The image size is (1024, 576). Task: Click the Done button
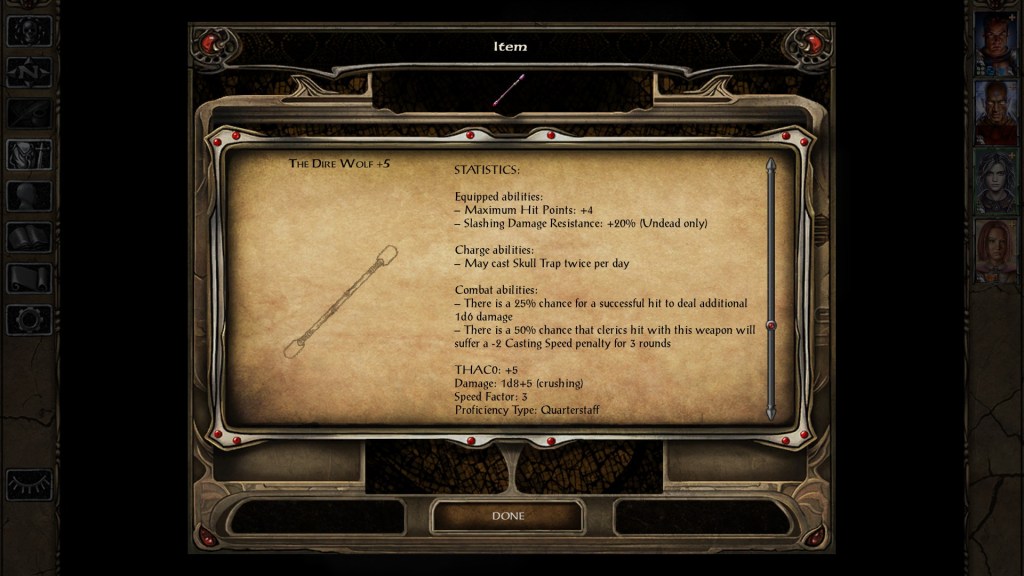[507, 516]
